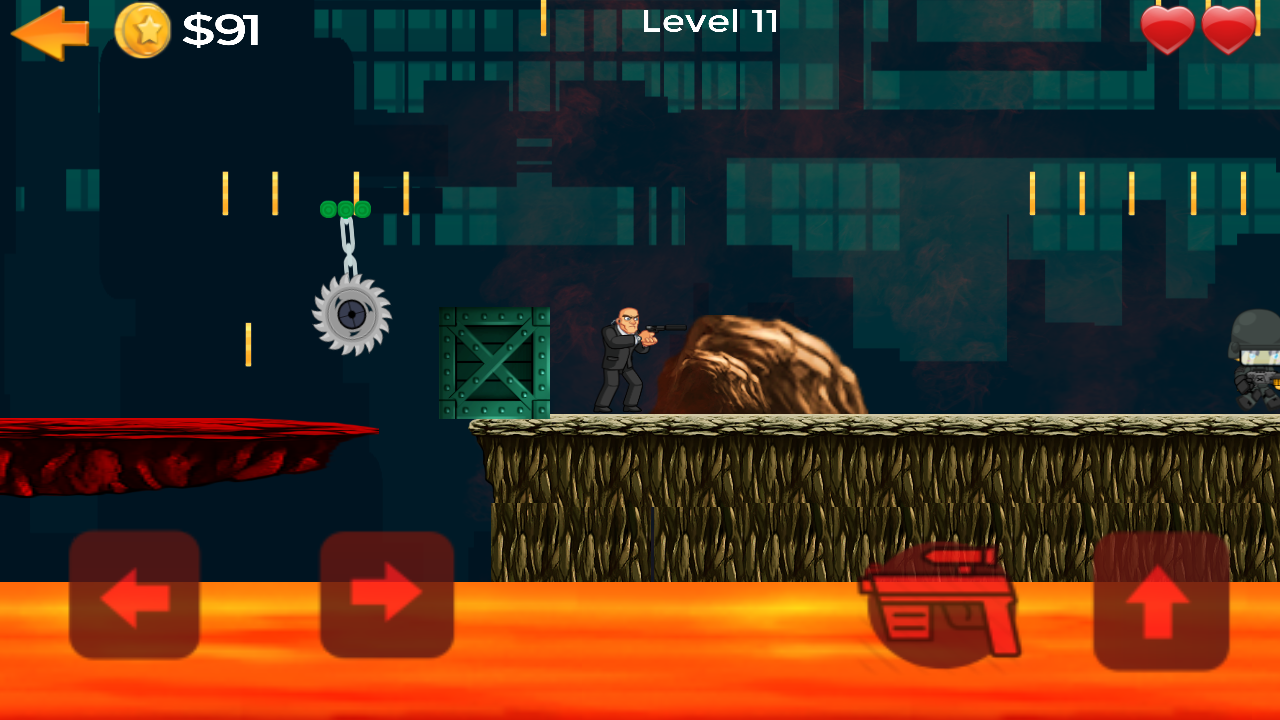The width and height of the screenshot is (1280, 720).
Task: Click the $91 money counter
Action: 221,29
